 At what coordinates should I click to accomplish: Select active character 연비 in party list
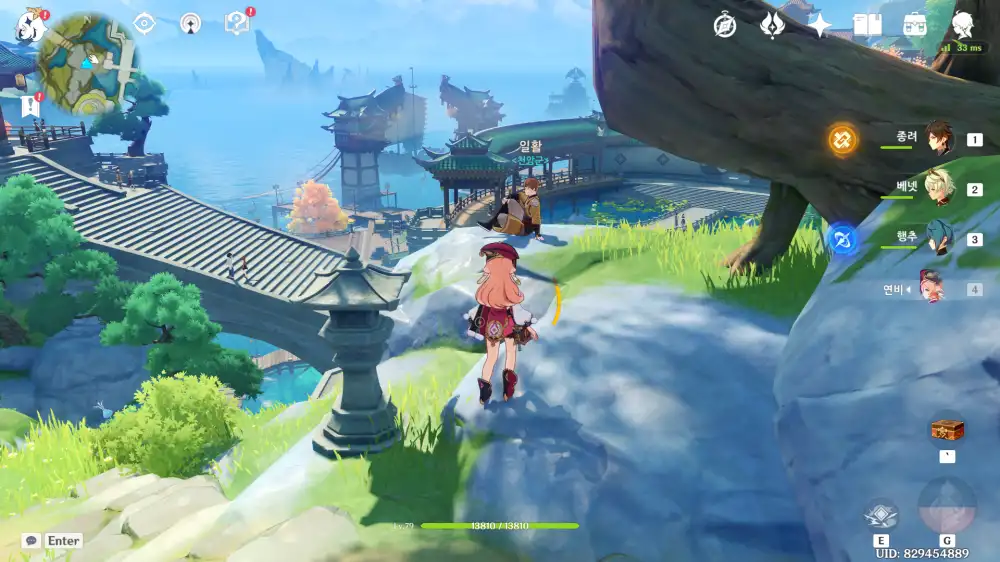pos(933,289)
